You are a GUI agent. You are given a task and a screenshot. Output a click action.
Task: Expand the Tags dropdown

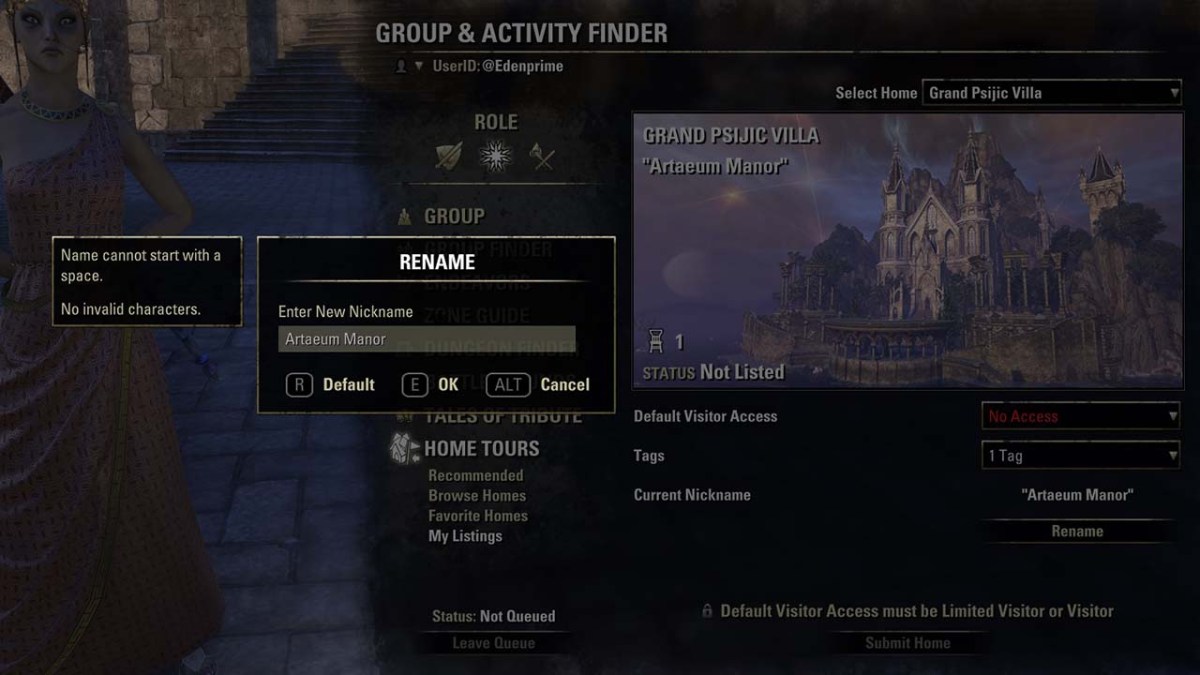tap(1081, 456)
